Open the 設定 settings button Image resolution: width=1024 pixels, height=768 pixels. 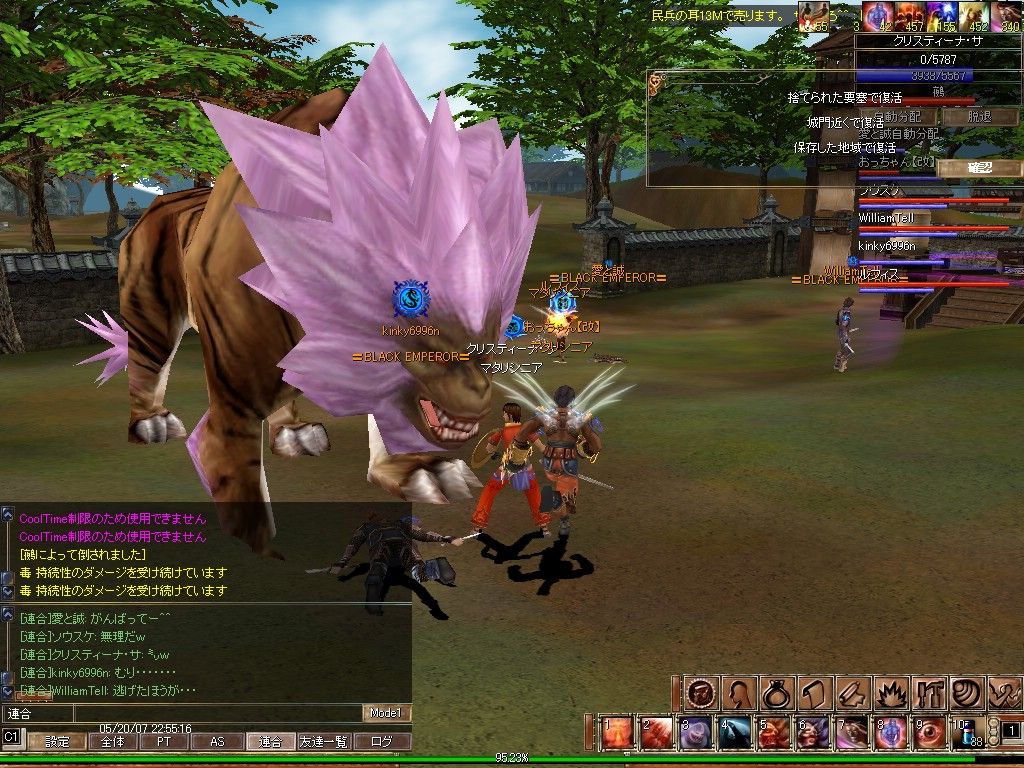click(x=57, y=742)
